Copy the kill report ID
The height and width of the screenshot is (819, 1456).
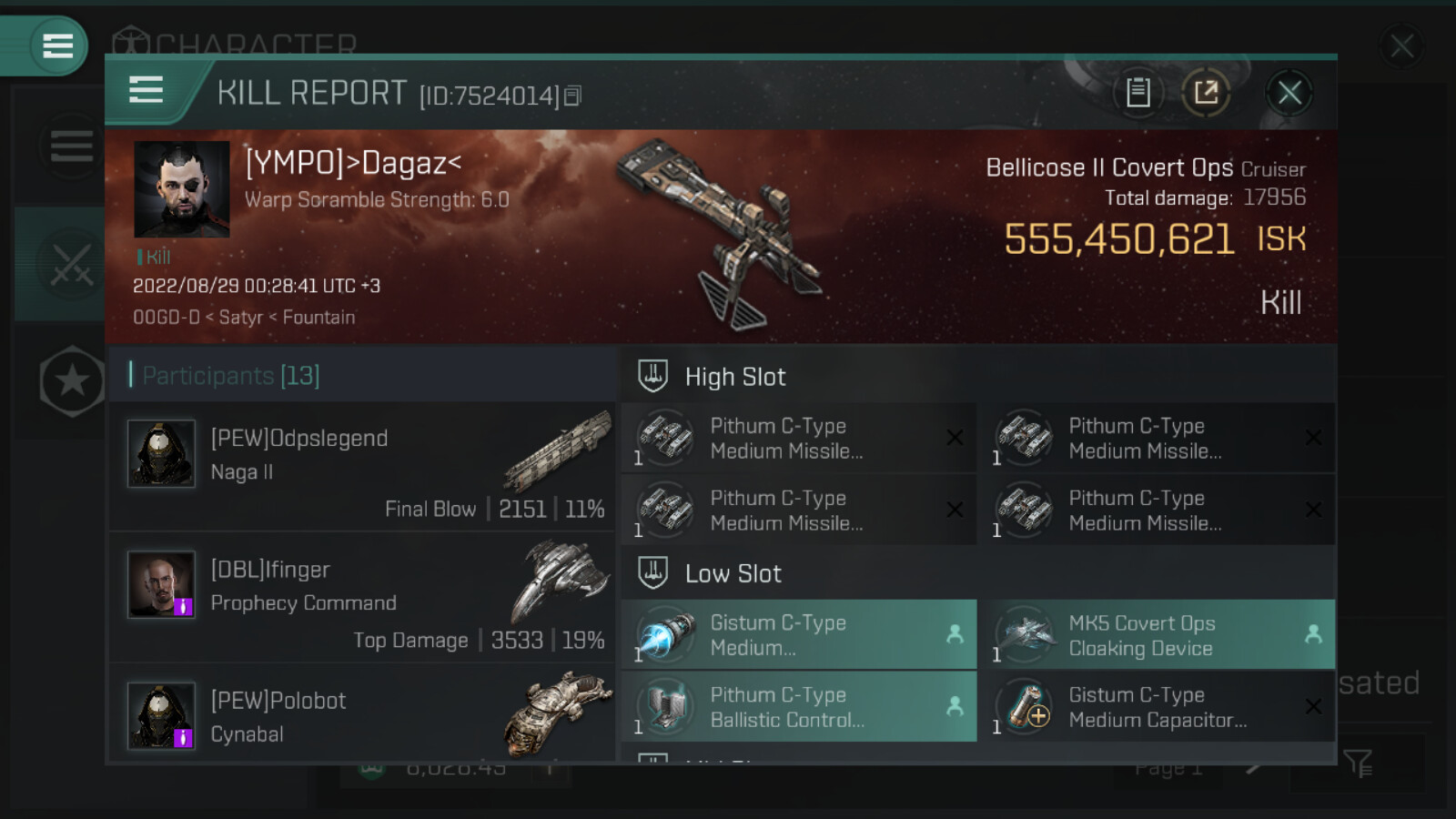tap(572, 96)
